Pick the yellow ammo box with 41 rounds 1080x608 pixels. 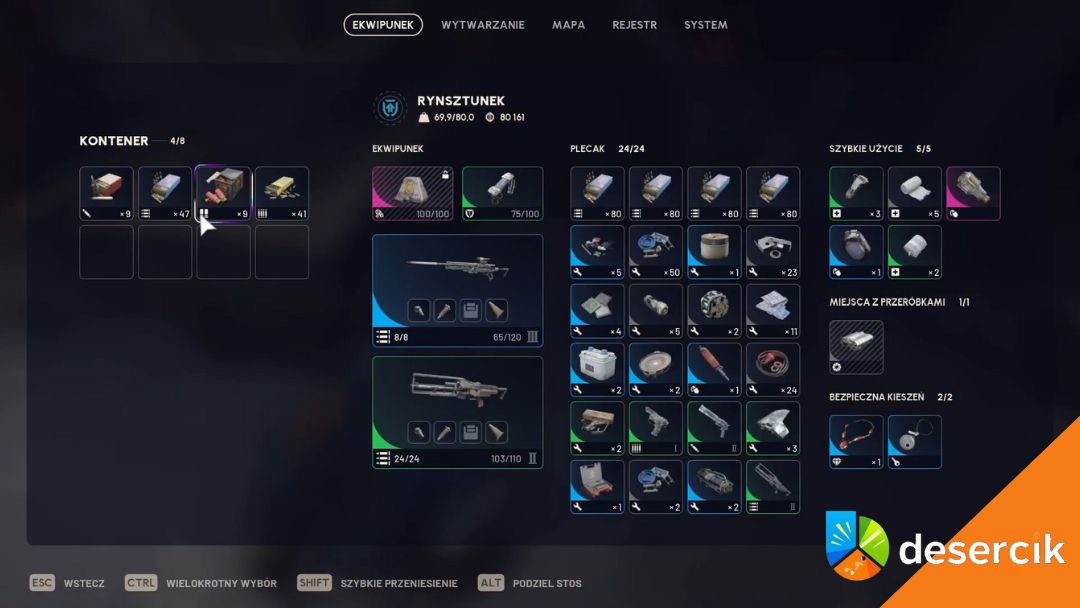[282, 193]
